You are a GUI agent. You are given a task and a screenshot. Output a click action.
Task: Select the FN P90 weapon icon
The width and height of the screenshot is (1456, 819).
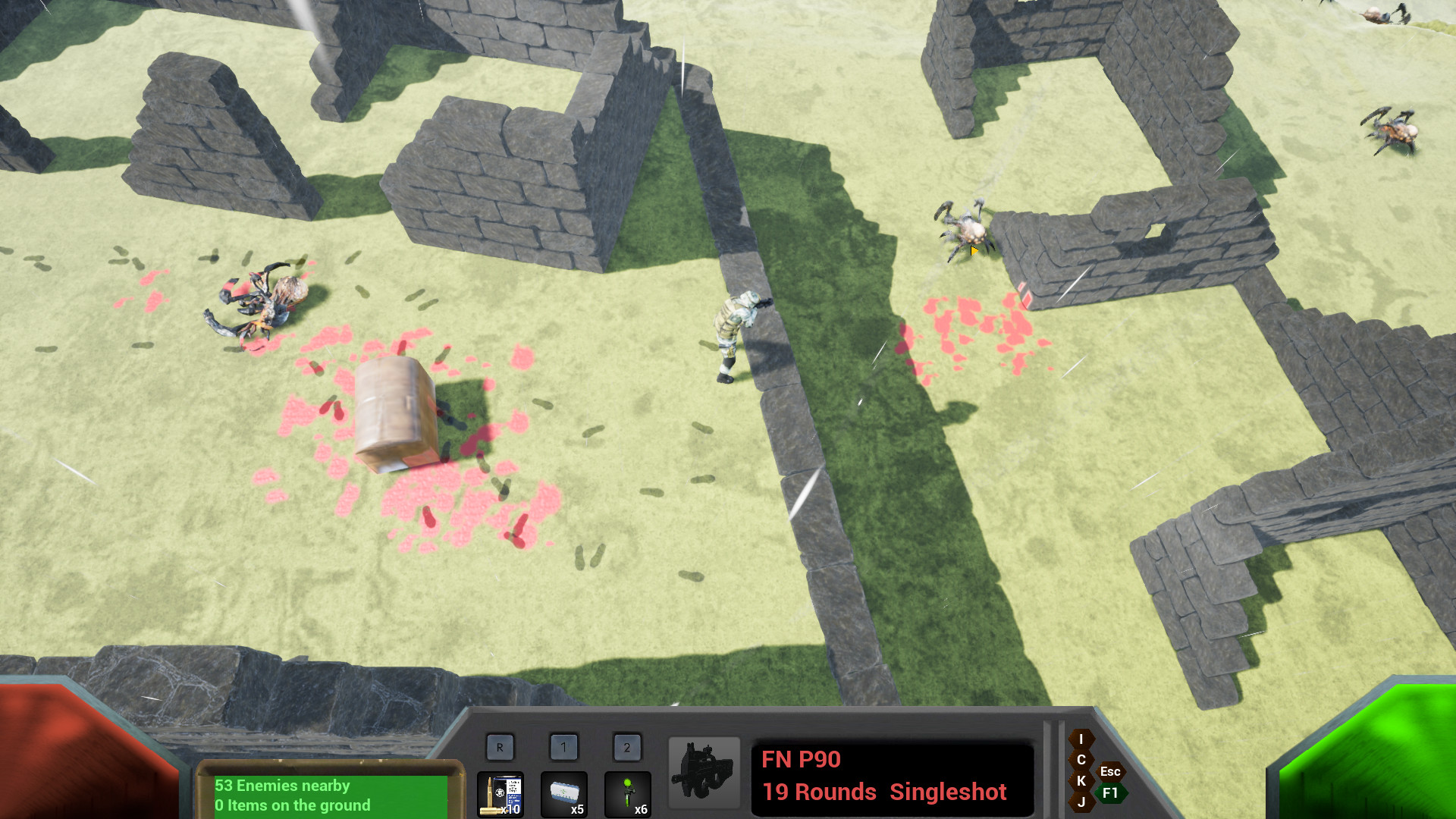(704, 770)
